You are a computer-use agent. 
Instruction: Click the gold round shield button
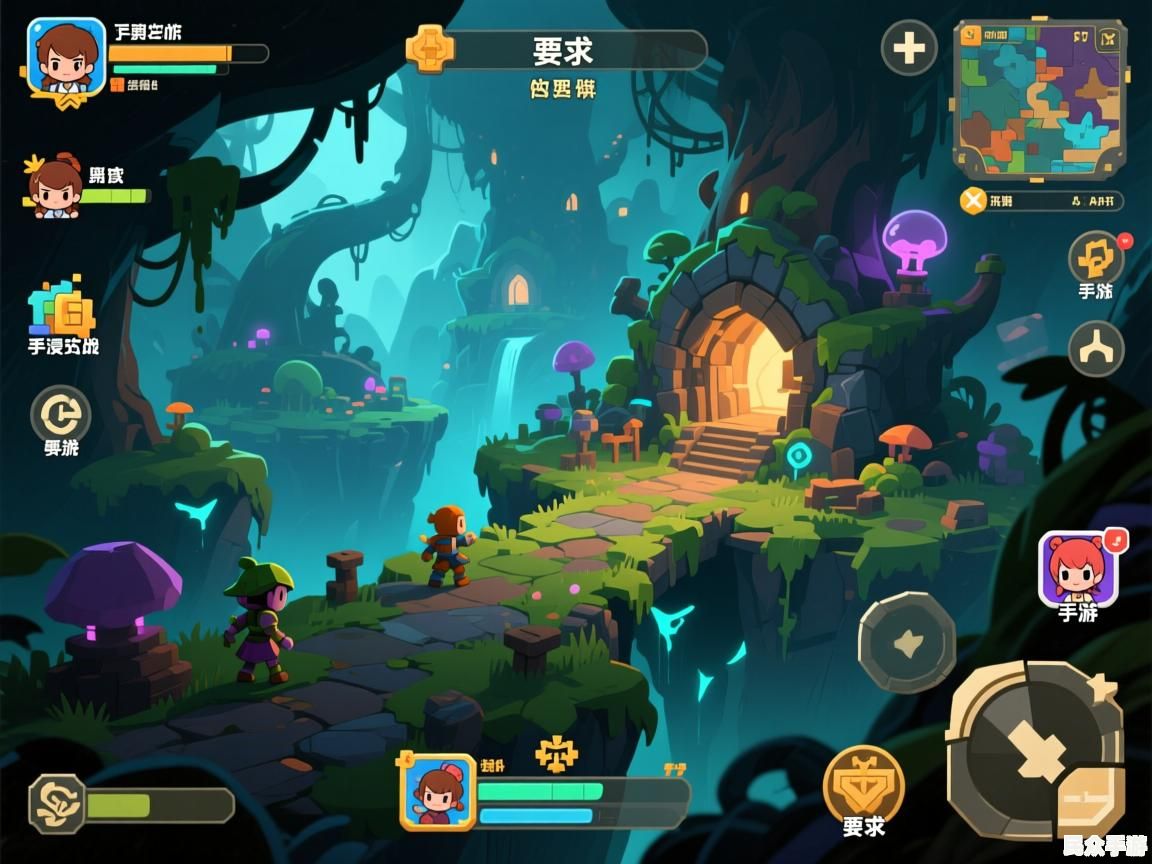(x=863, y=783)
